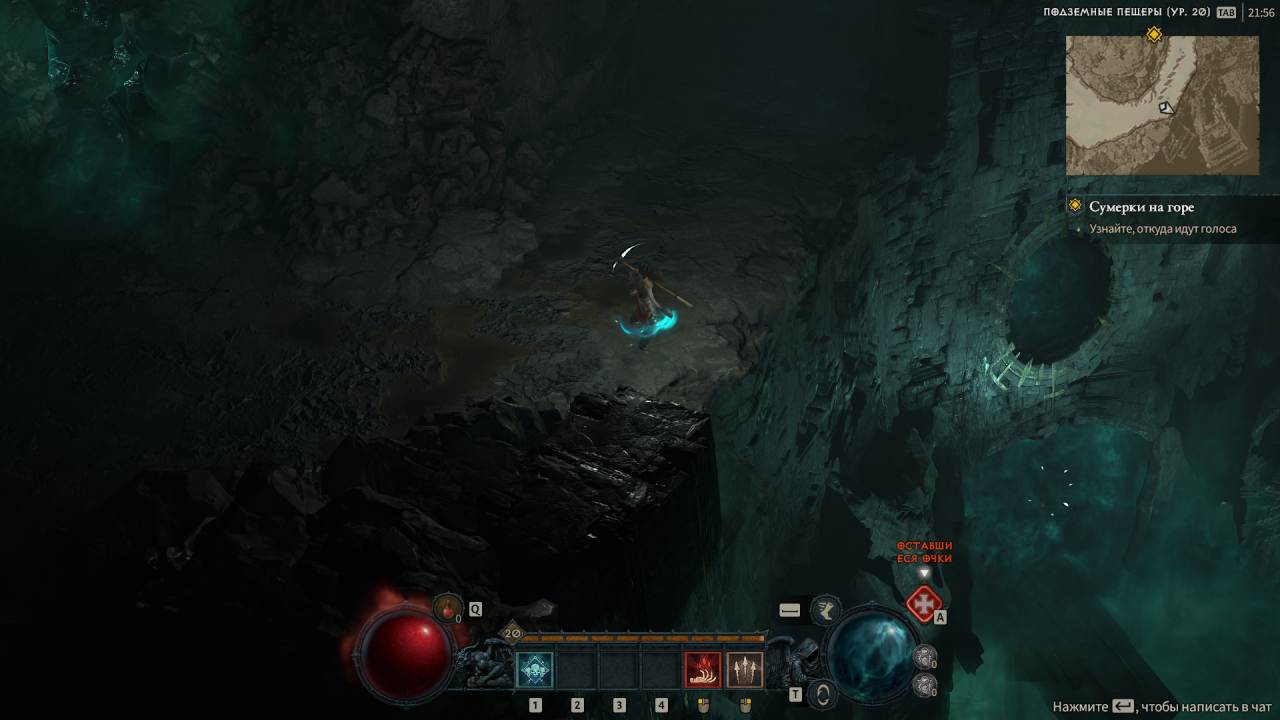Image resolution: width=1280 pixels, height=720 pixels.
Task: Open the minimap
Action: pos(1162,105)
